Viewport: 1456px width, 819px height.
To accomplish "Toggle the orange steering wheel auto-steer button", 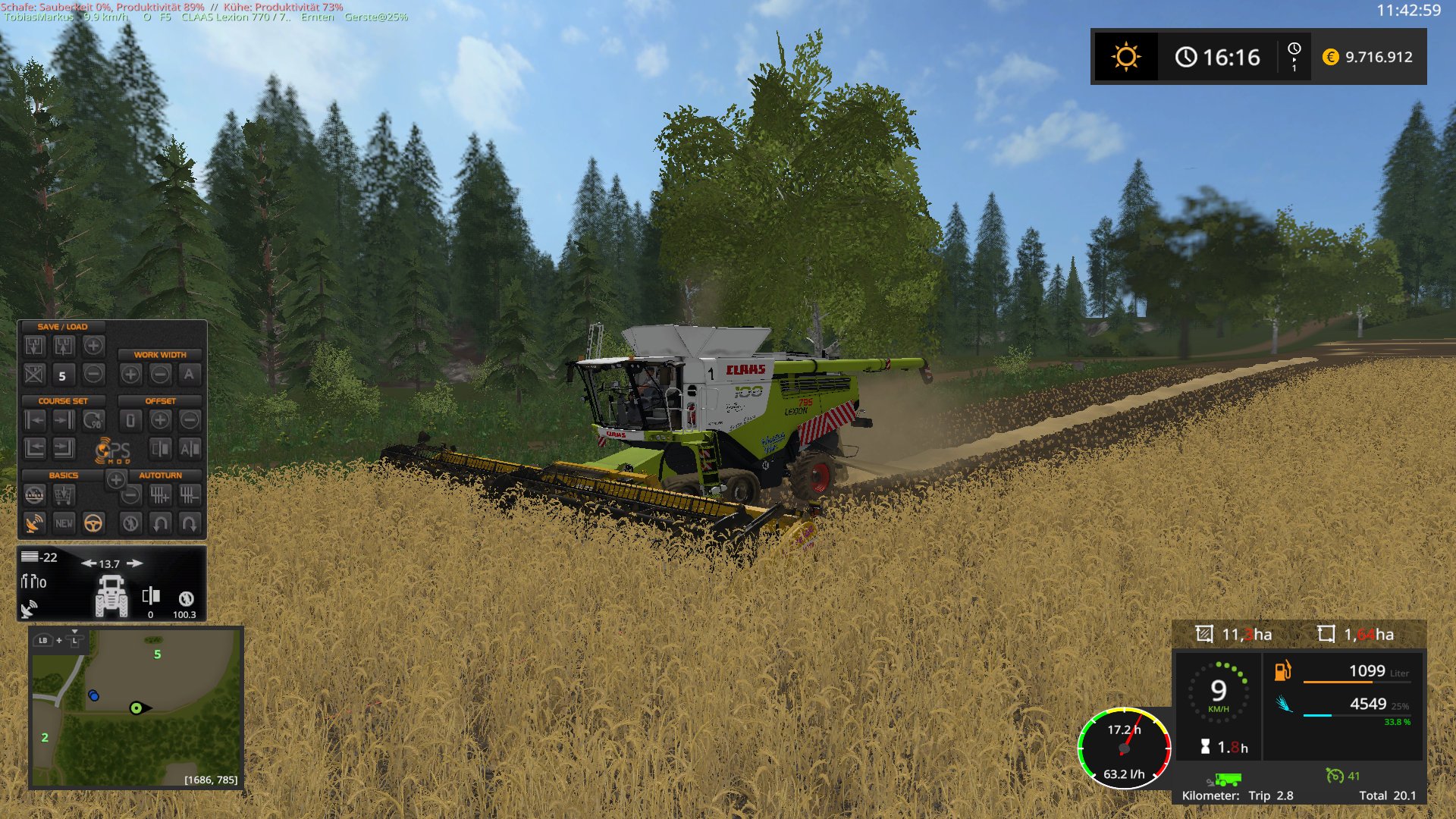I will (x=93, y=523).
